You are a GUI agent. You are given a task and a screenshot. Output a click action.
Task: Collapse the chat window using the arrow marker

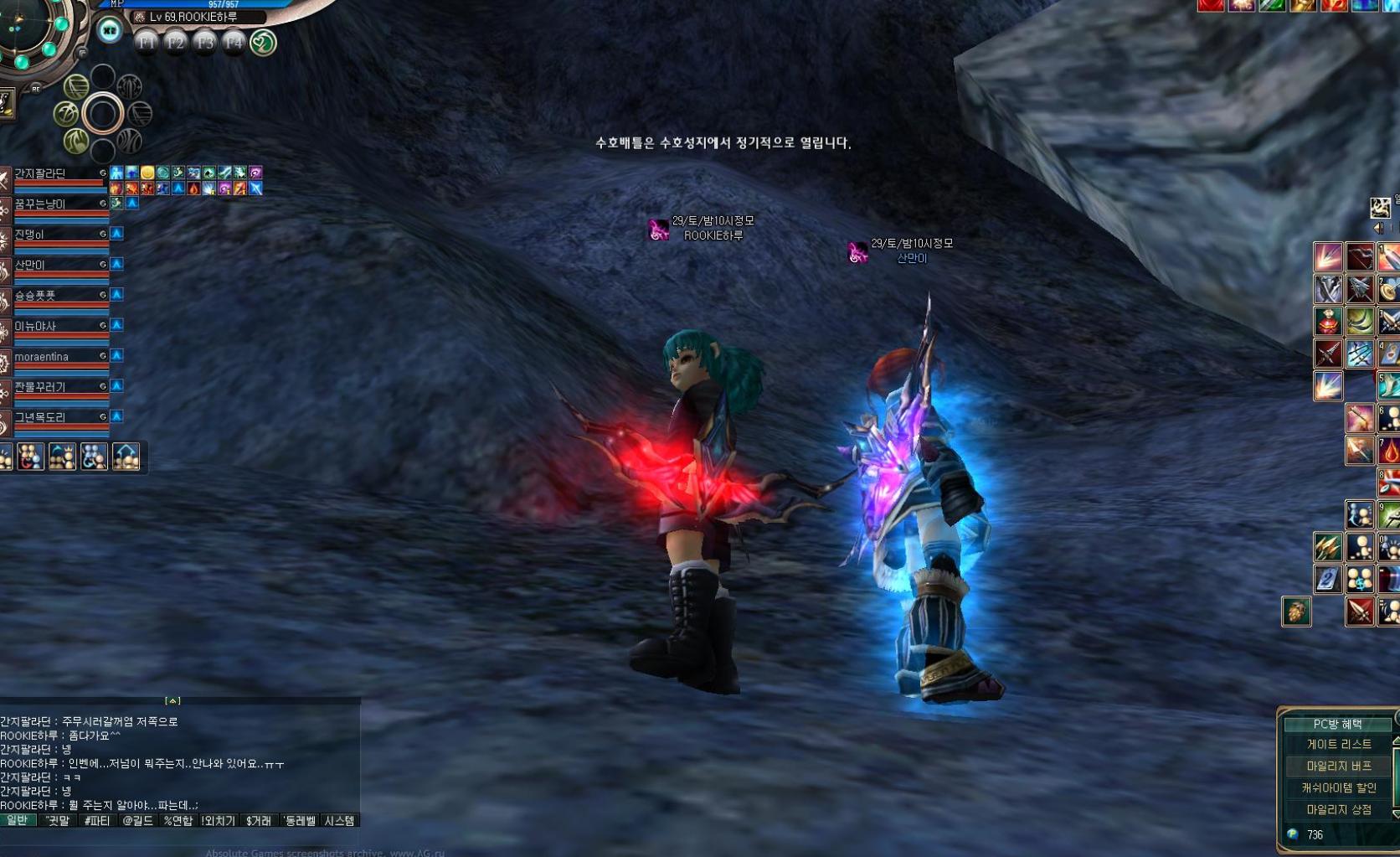172,699
